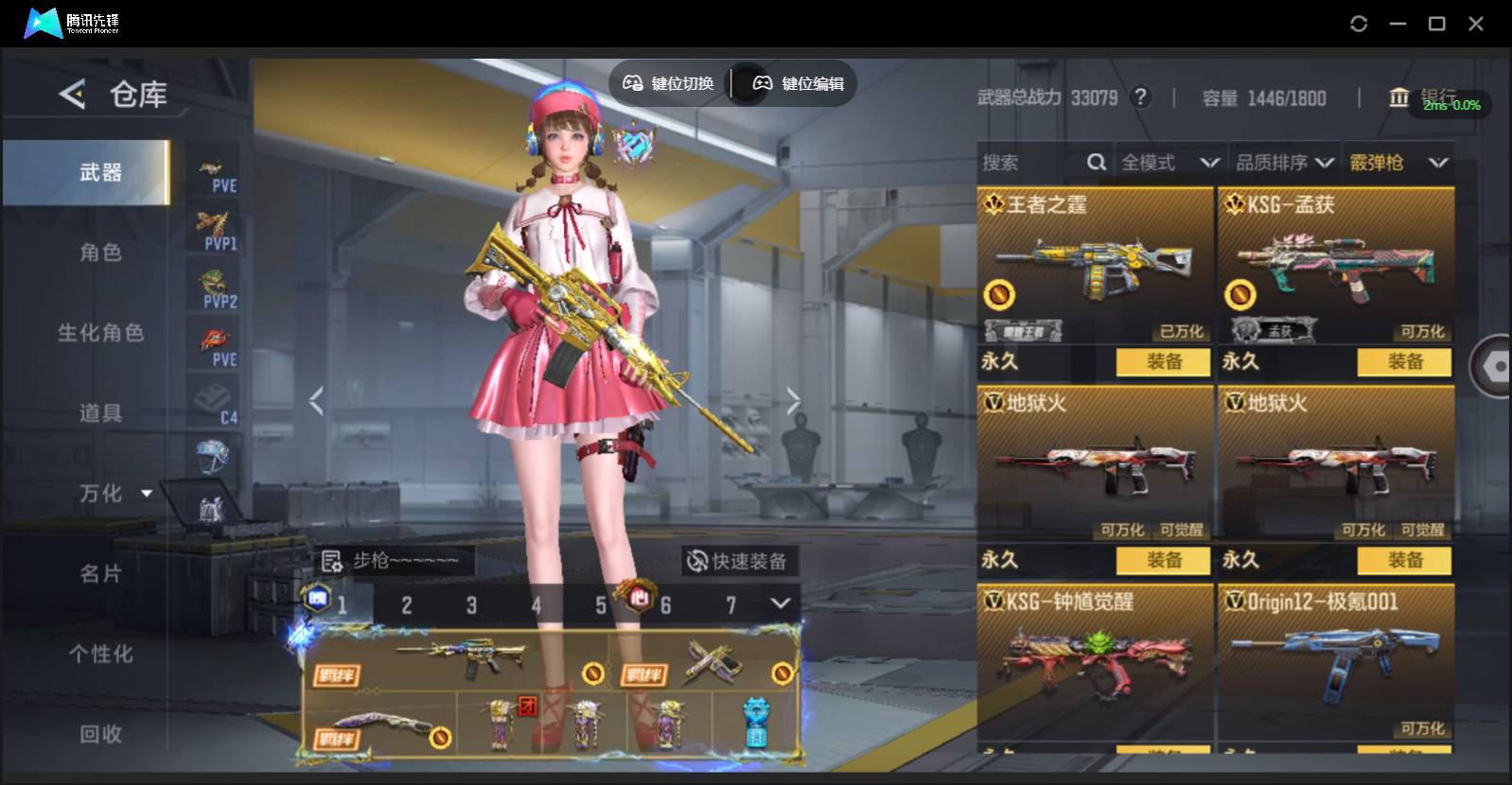Click the weapon 搜索 search box
This screenshot has width=1512, height=785.
pyautogui.click(x=1031, y=163)
